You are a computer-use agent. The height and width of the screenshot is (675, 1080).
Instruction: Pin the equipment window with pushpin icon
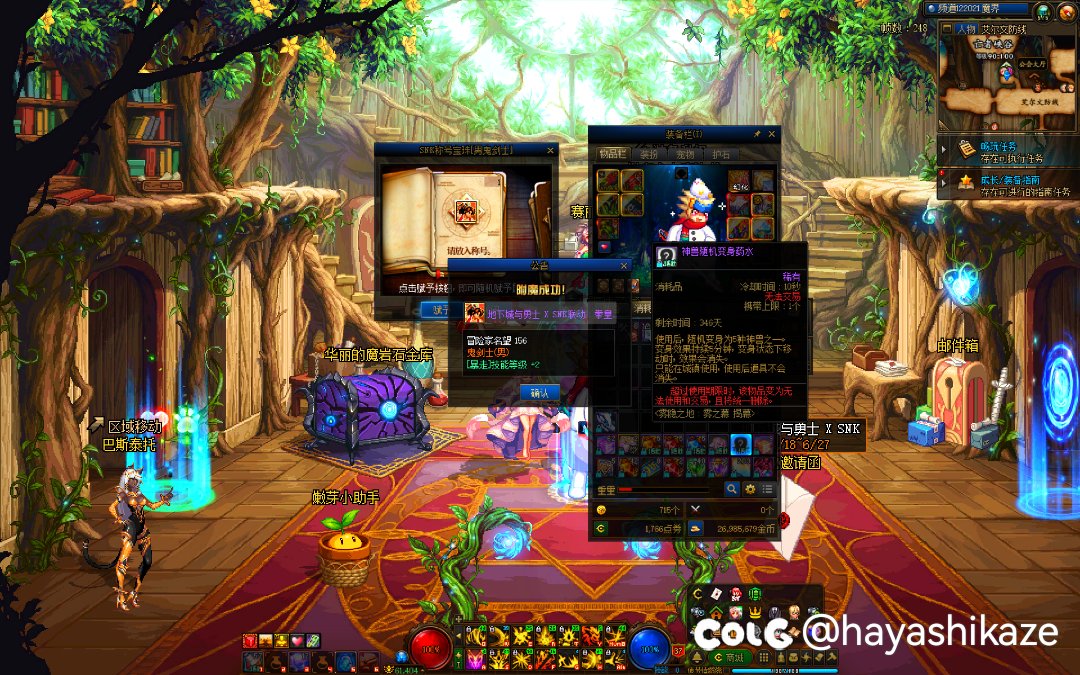[x=757, y=134]
